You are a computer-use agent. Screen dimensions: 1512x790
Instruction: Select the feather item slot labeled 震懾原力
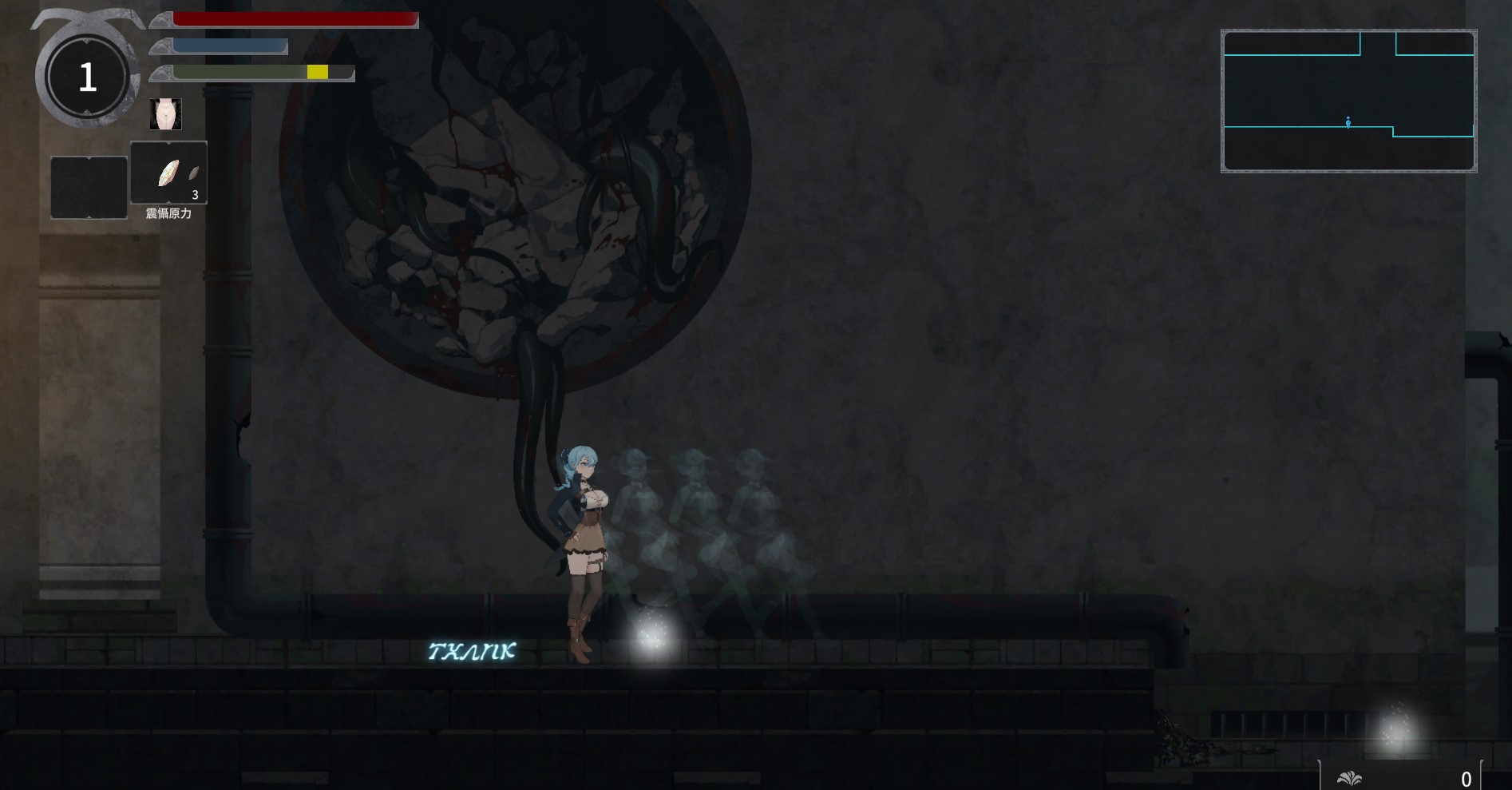point(168,173)
